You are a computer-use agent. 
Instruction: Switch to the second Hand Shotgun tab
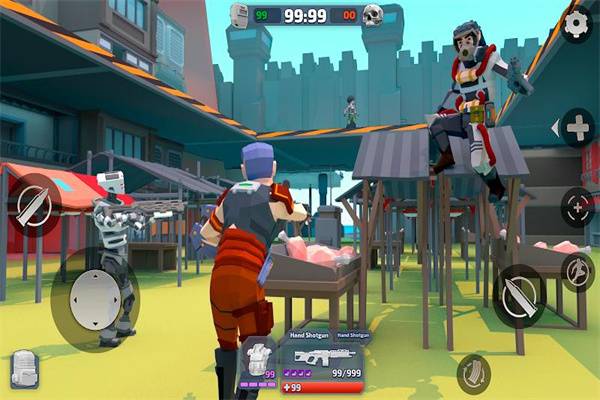[353, 336]
